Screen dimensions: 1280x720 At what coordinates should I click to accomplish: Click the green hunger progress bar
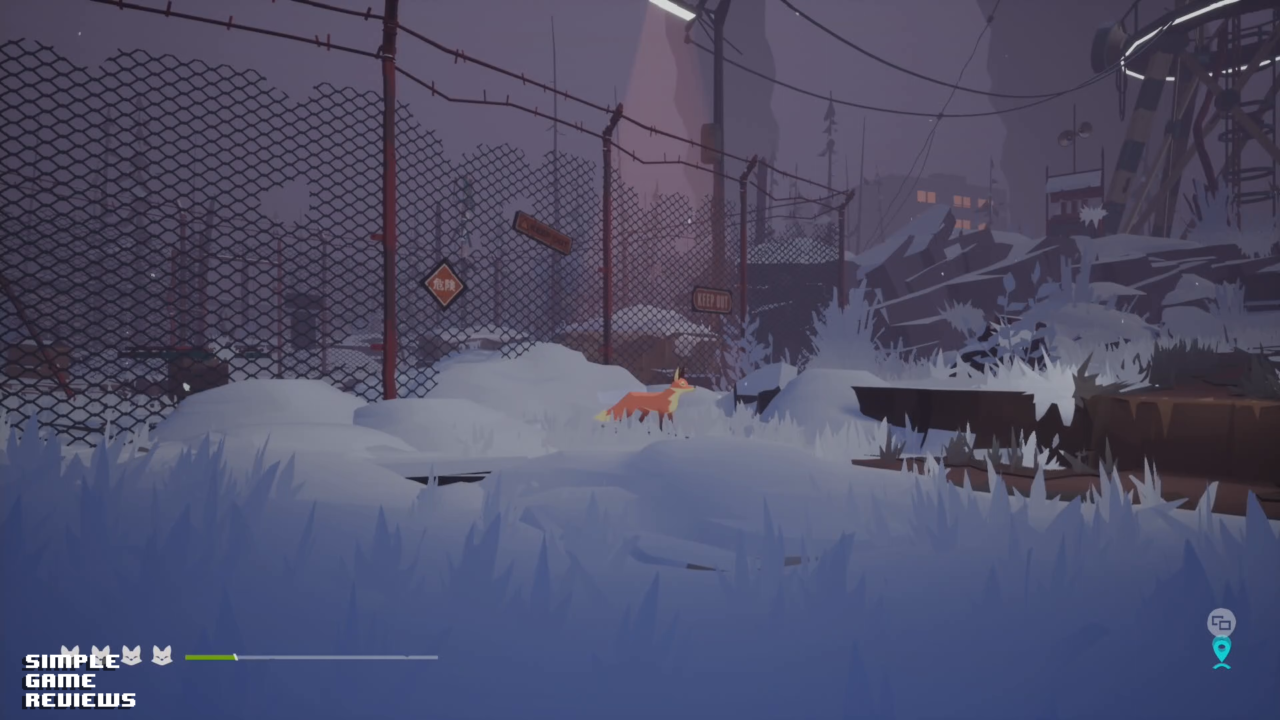(x=212, y=657)
